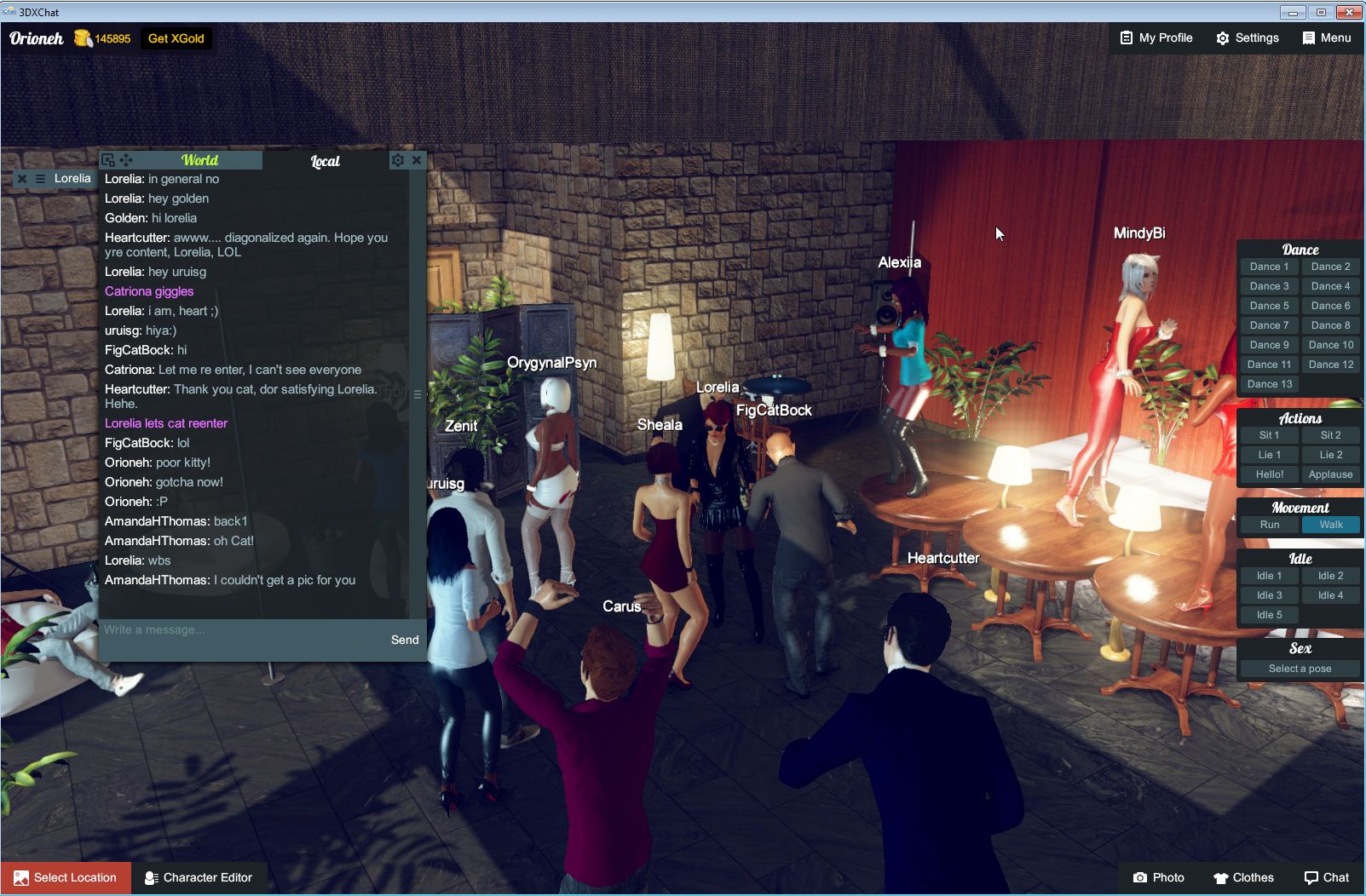
Task: Select the Walk movement mode
Action: (x=1330, y=525)
